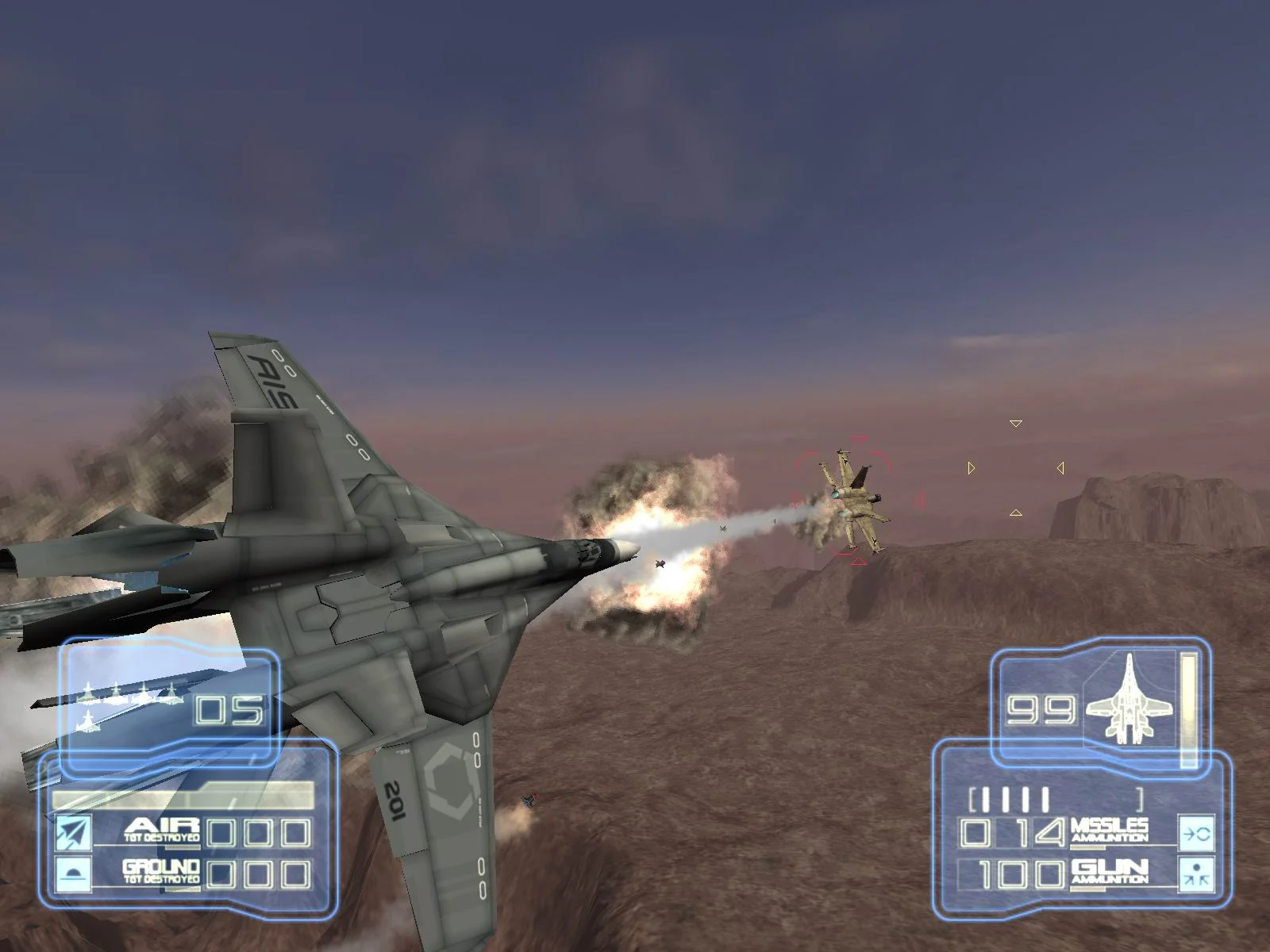
Task: Switch to the GUN AMMUNITION readout
Action: 1110,873
